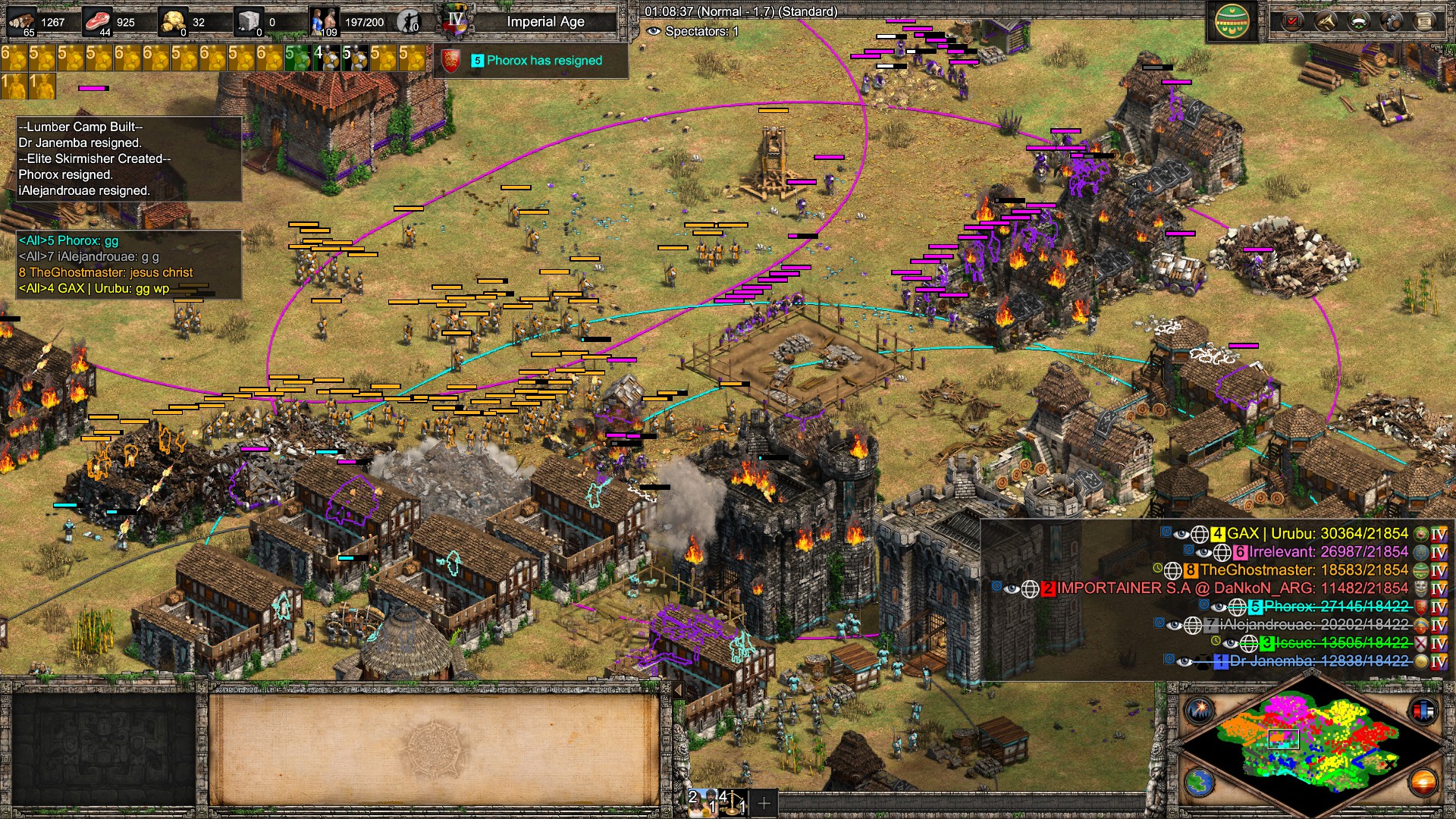
Task: Open the main menu scroll button
Action: [x=1424, y=21]
